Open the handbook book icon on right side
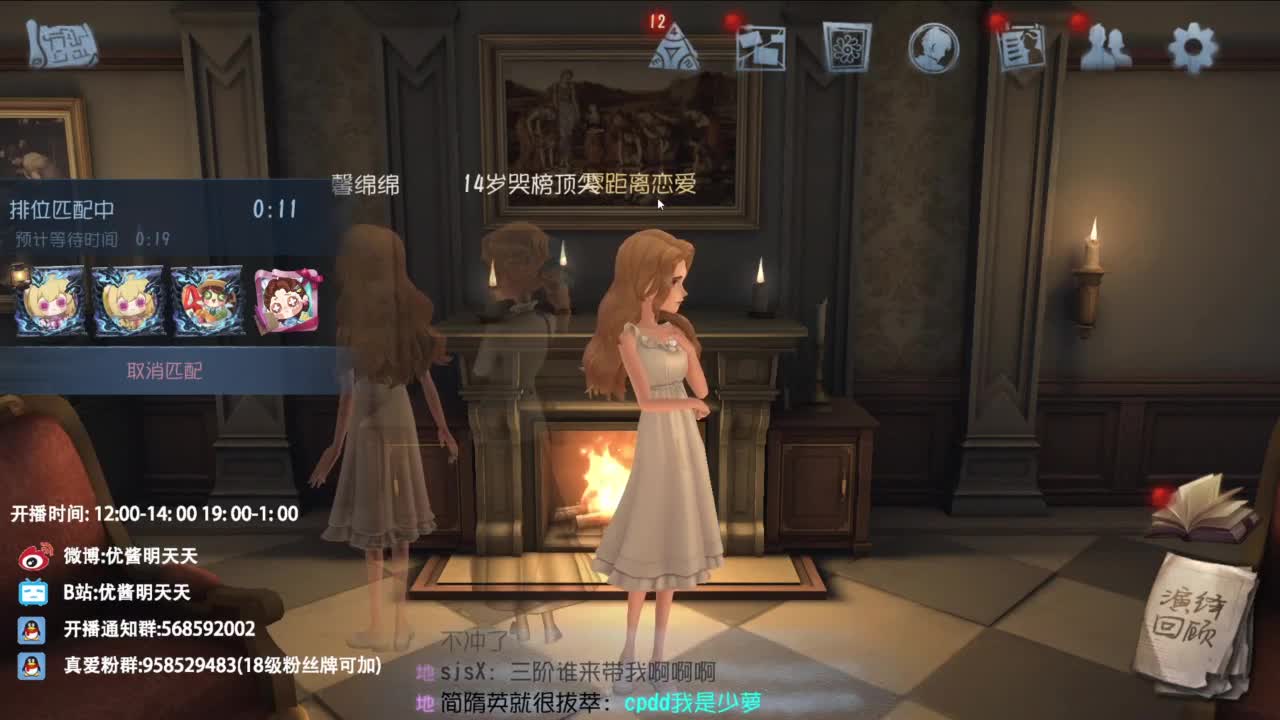The height and width of the screenshot is (720, 1280). 1205,510
